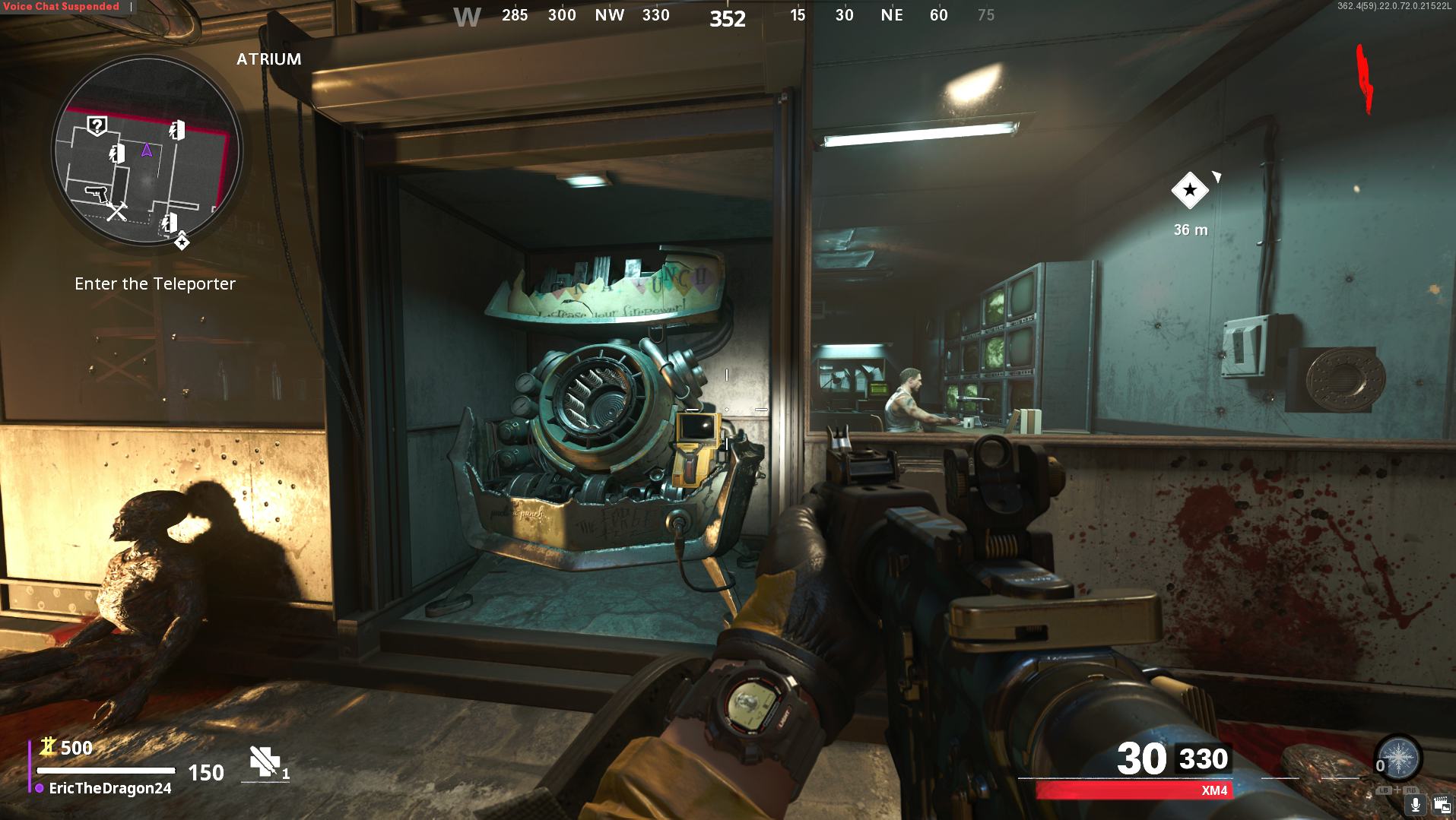Click the 330 reserve ammo counter
The height and width of the screenshot is (820, 1456).
1204,758
